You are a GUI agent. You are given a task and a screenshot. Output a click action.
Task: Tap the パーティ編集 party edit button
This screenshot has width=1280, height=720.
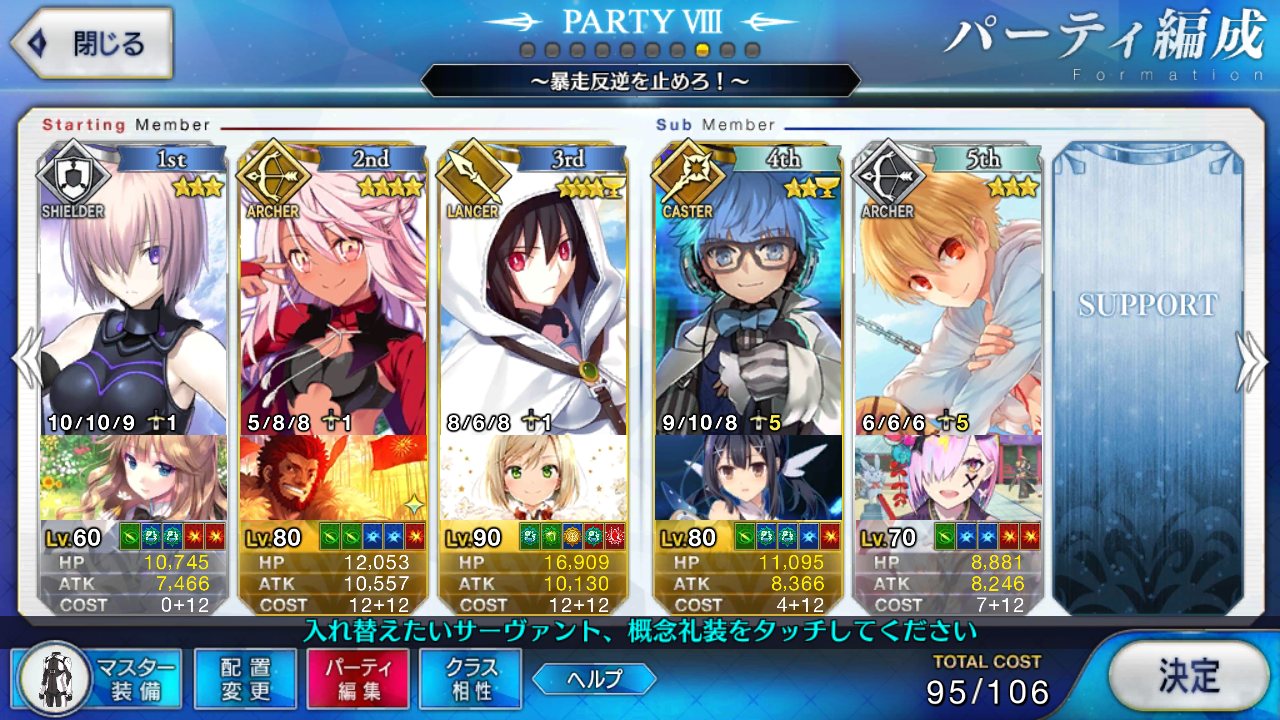pos(358,677)
